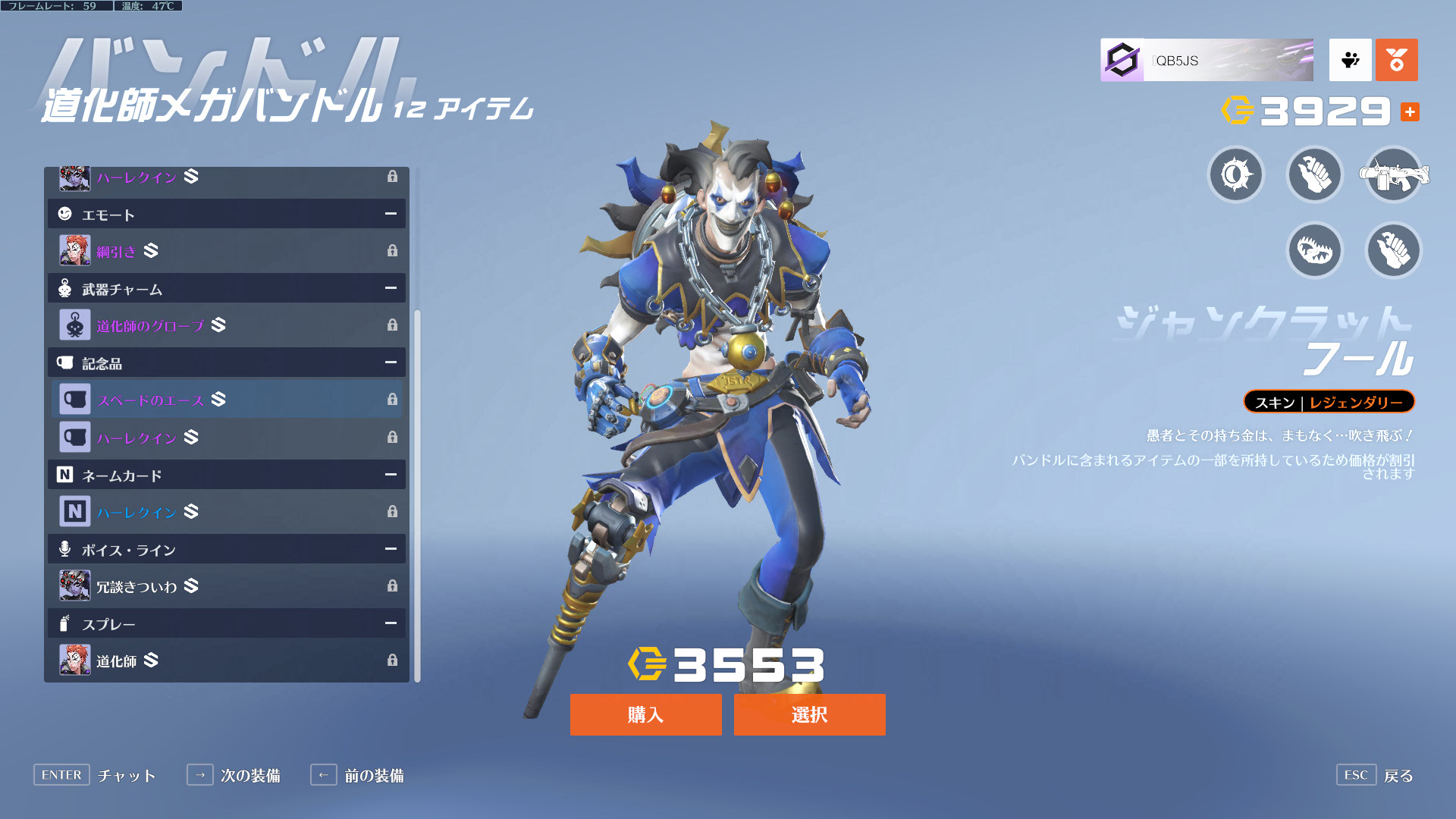The height and width of the screenshot is (819, 1456).
Task: Click the 選択 select button
Action: pyautogui.click(x=809, y=714)
